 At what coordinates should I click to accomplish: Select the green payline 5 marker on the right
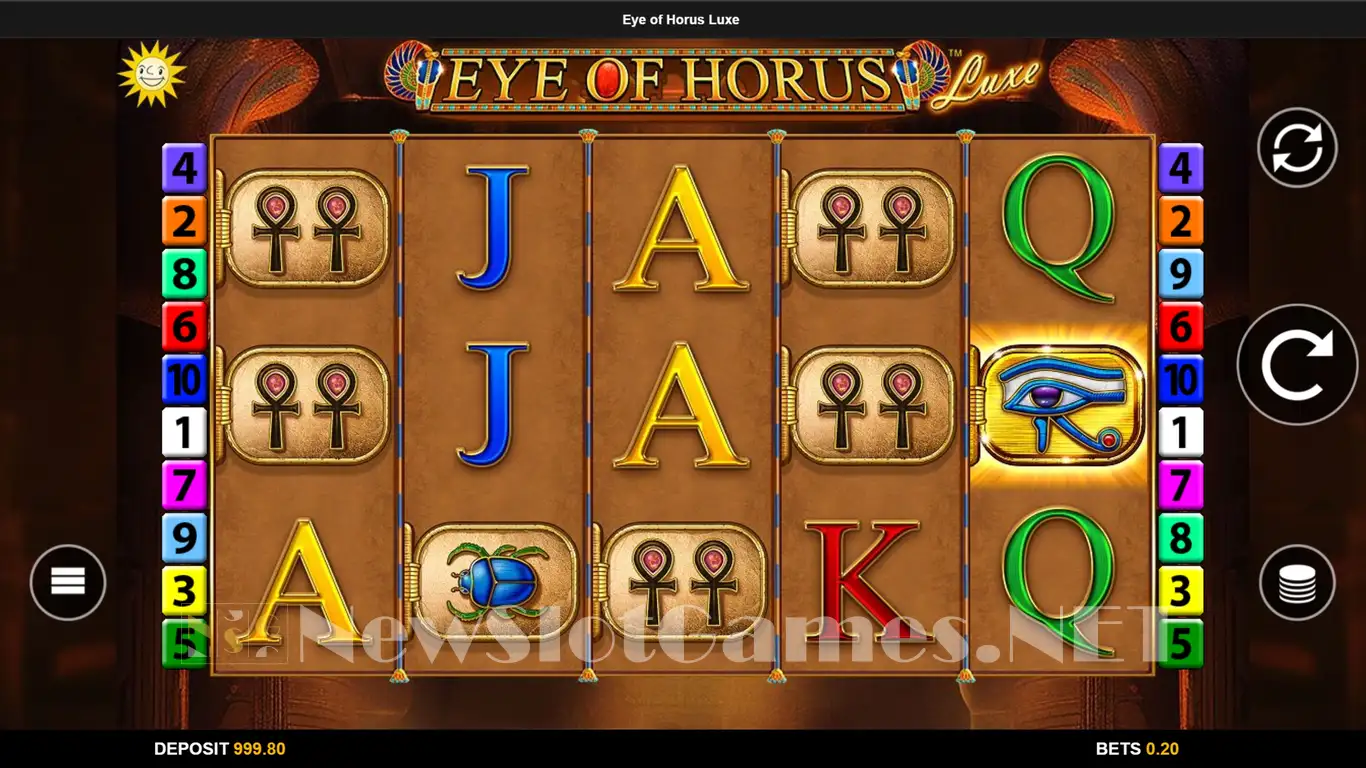click(1181, 645)
